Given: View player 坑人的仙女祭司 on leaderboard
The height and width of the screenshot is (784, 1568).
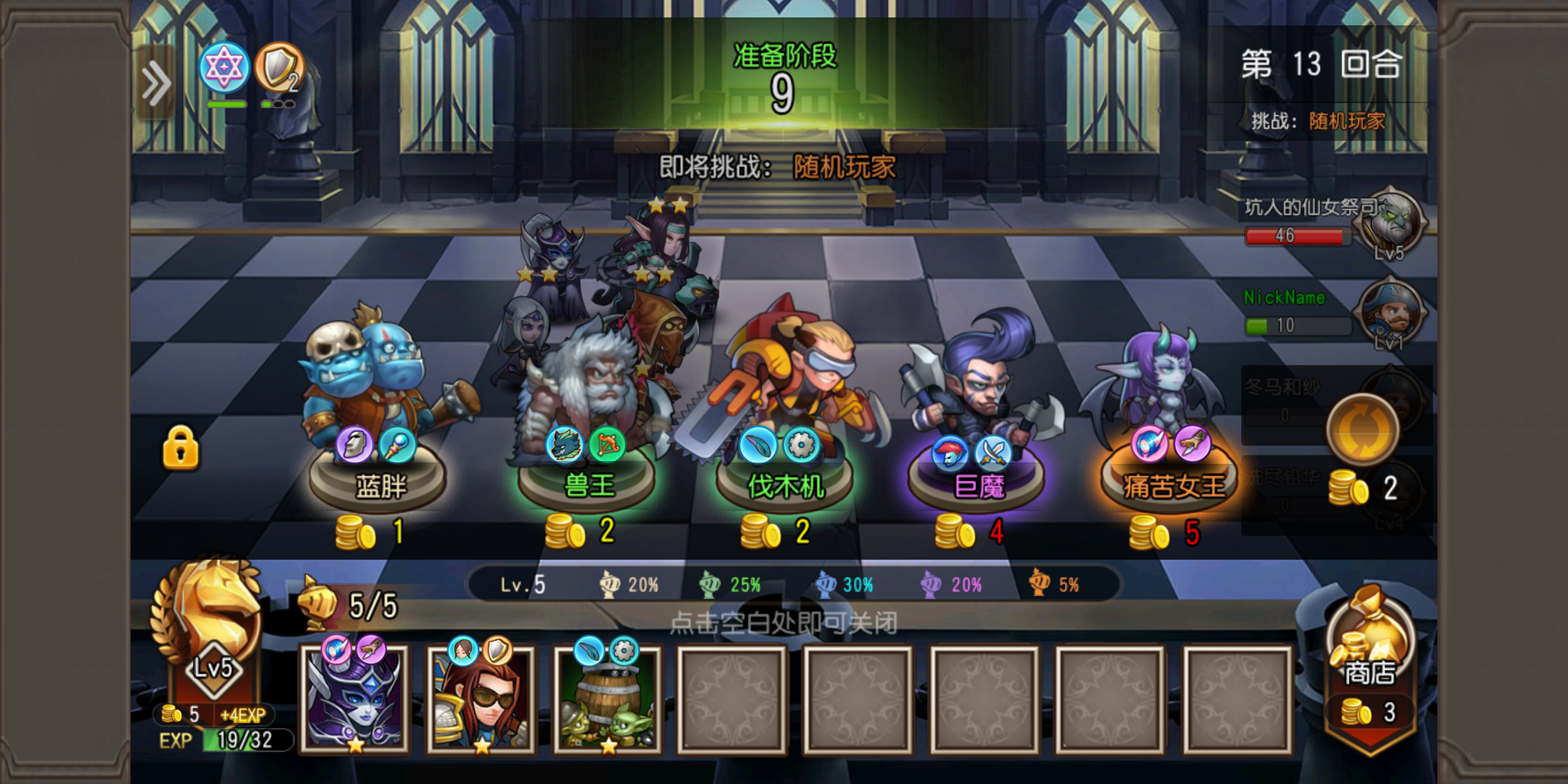Looking at the screenshot, I should (1332, 224).
